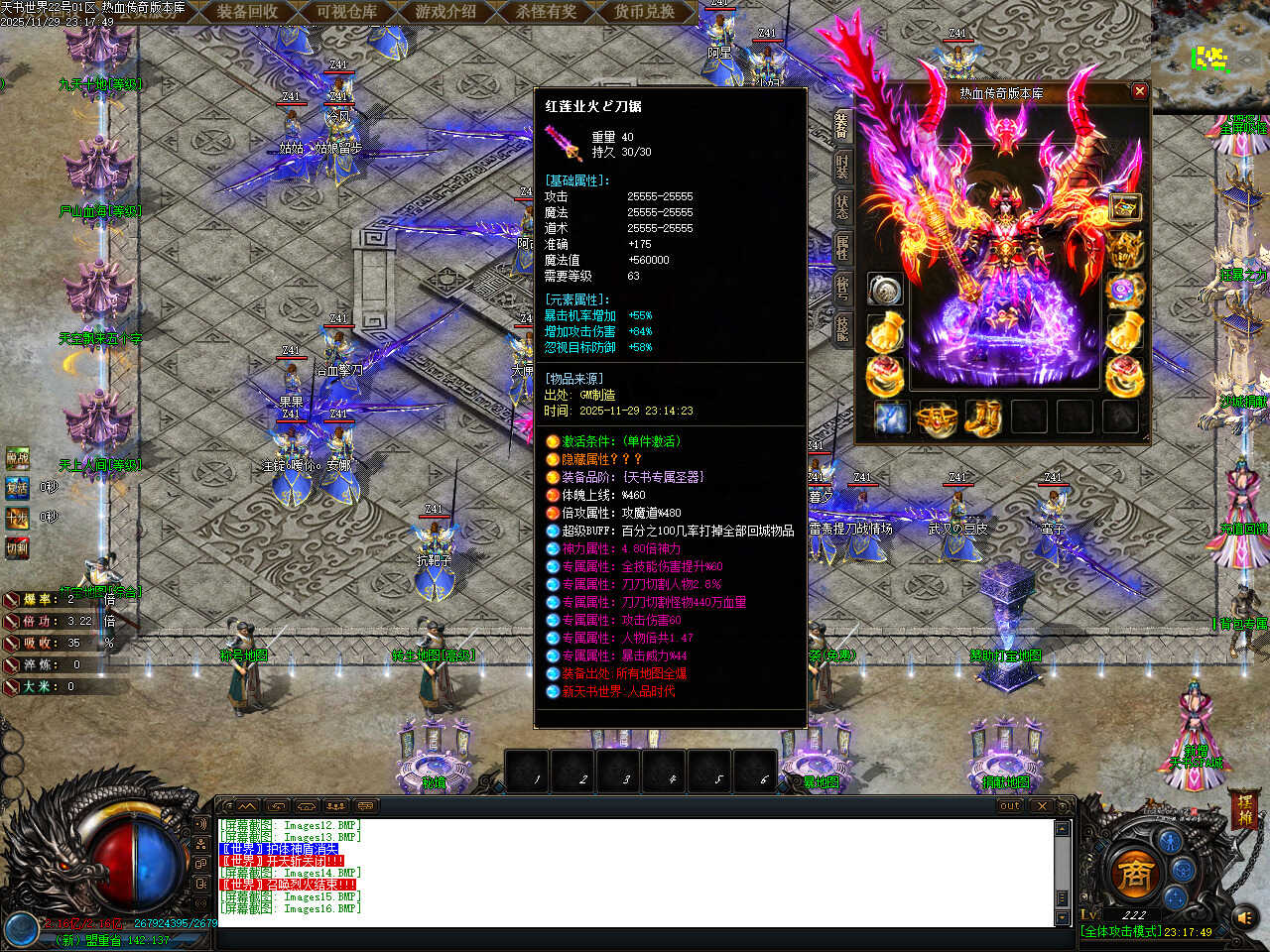Select the golden boots equipment slot
1270x952 pixels.
pyautogui.click(x=982, y=417)
